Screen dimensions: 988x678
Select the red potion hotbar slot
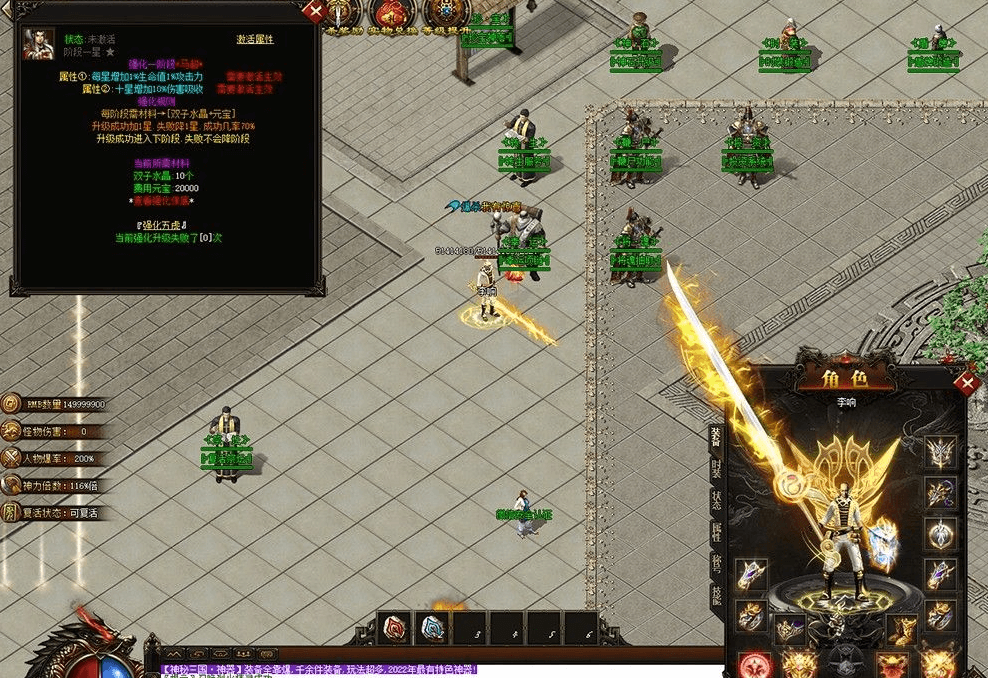click(x=396, y=628)
